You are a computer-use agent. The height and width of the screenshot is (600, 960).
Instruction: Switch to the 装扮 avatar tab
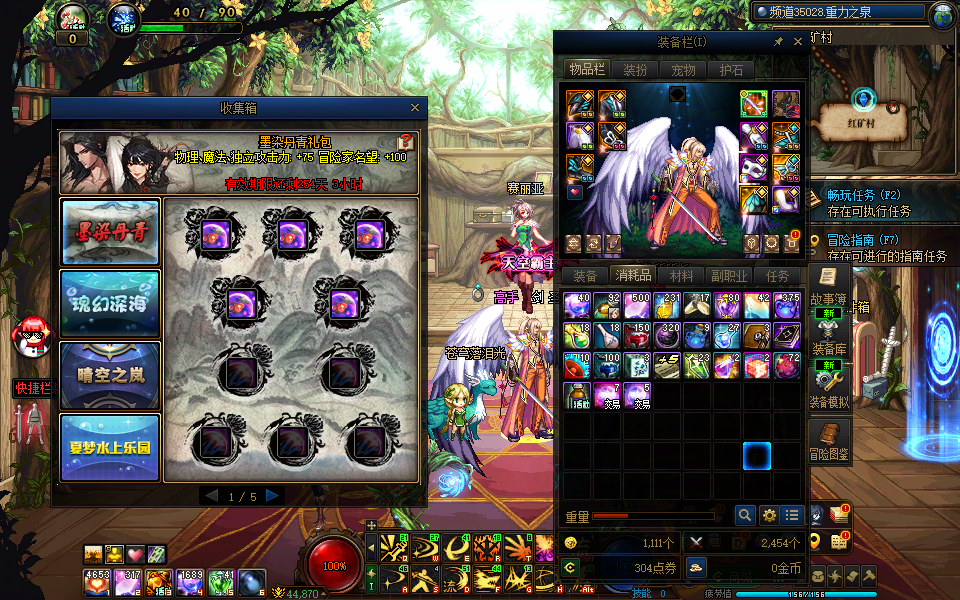tap(635, 70)
